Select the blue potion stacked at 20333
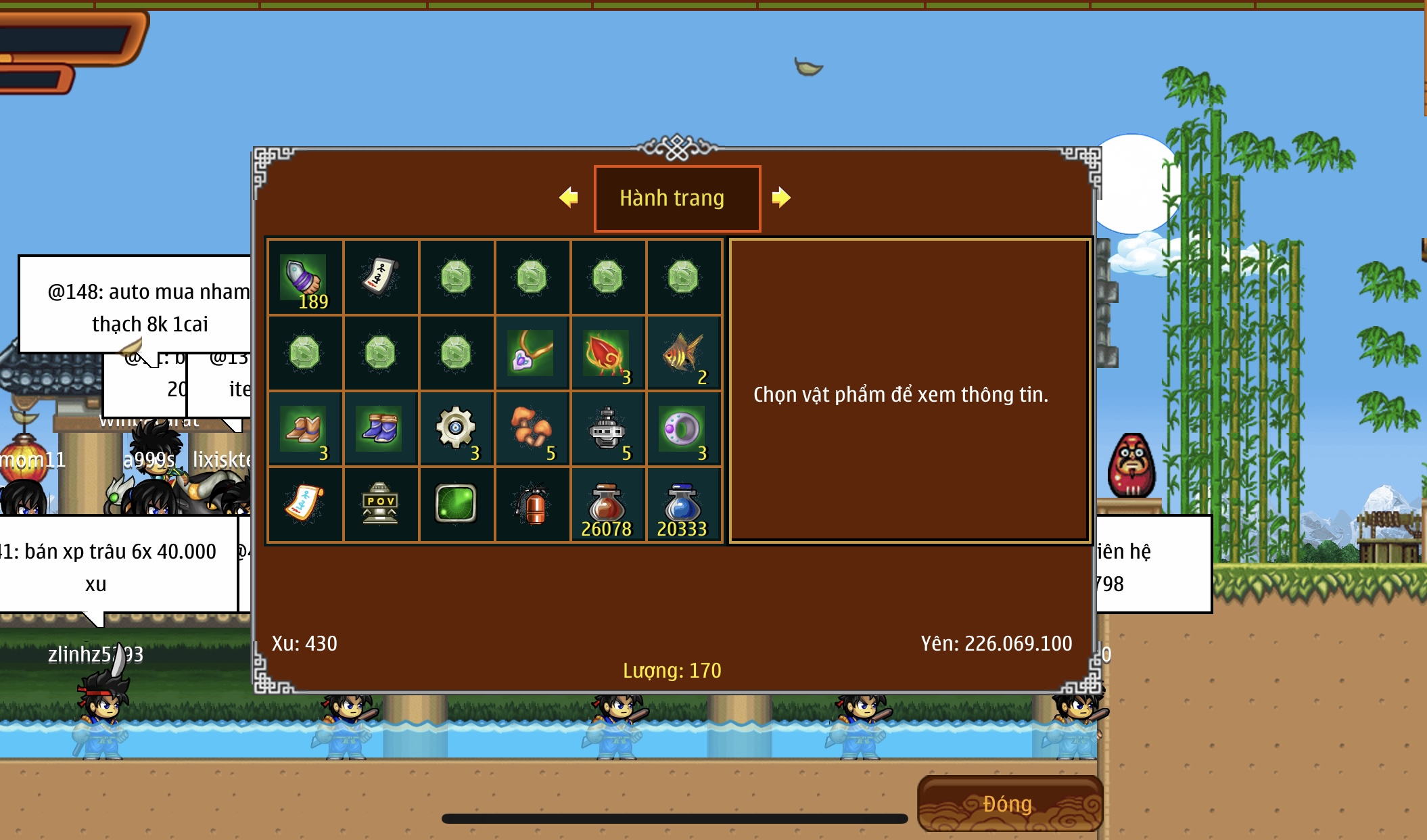1427x840 pixels. tap(683, 505)
